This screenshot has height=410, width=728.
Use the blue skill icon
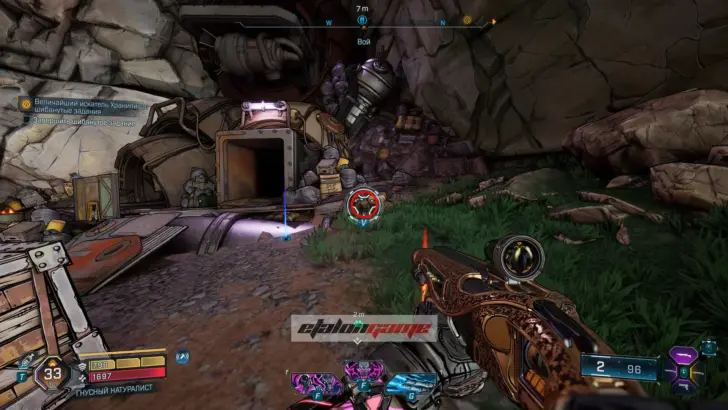(x=412, y=383)
